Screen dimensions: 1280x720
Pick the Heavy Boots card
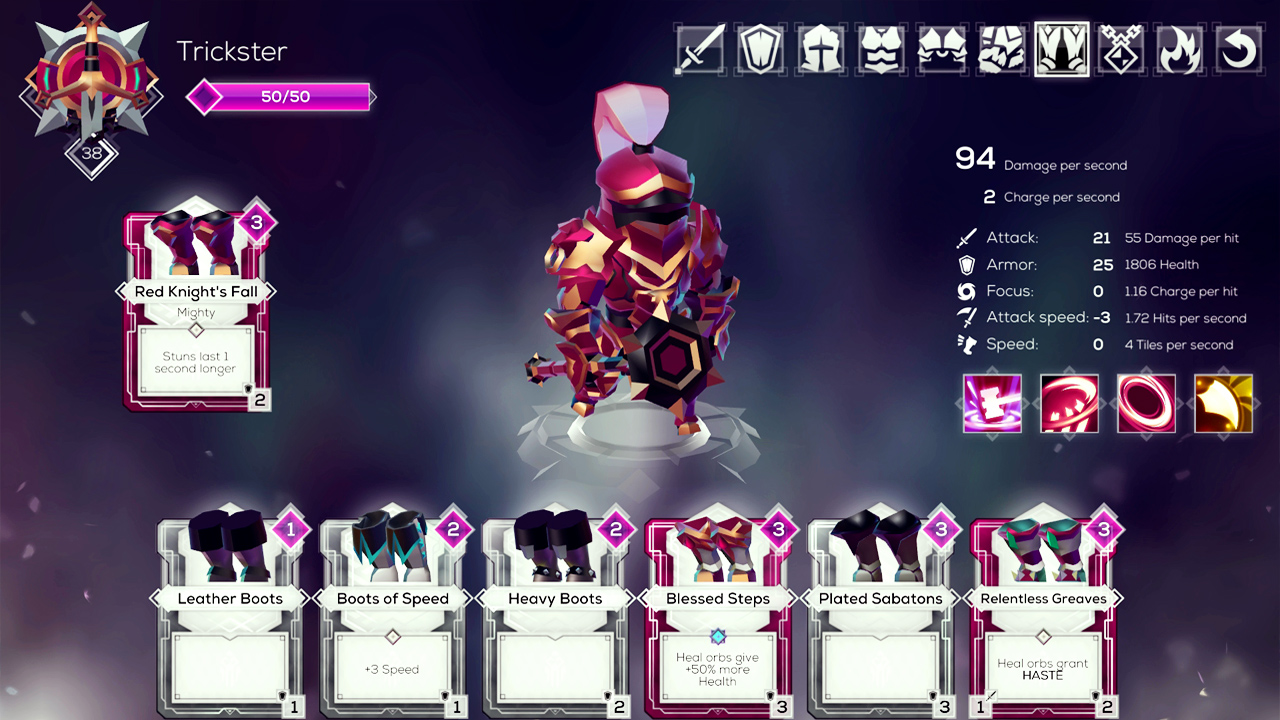click(555, 620)
